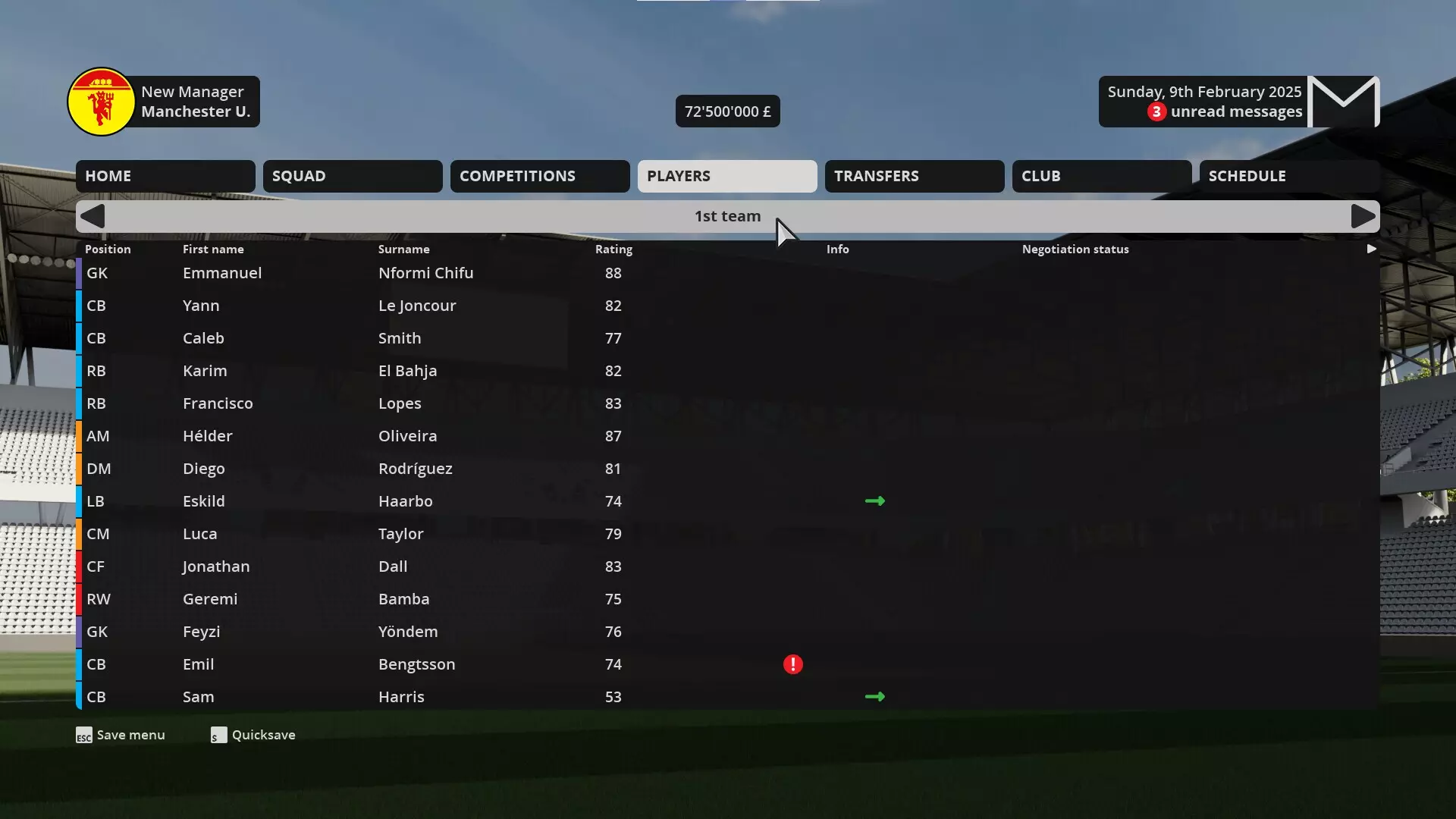The height and width of the screenshot is (819, 1456).
Task: Select Quicksave
Action: pyautogui.click(x=263, y=734)
